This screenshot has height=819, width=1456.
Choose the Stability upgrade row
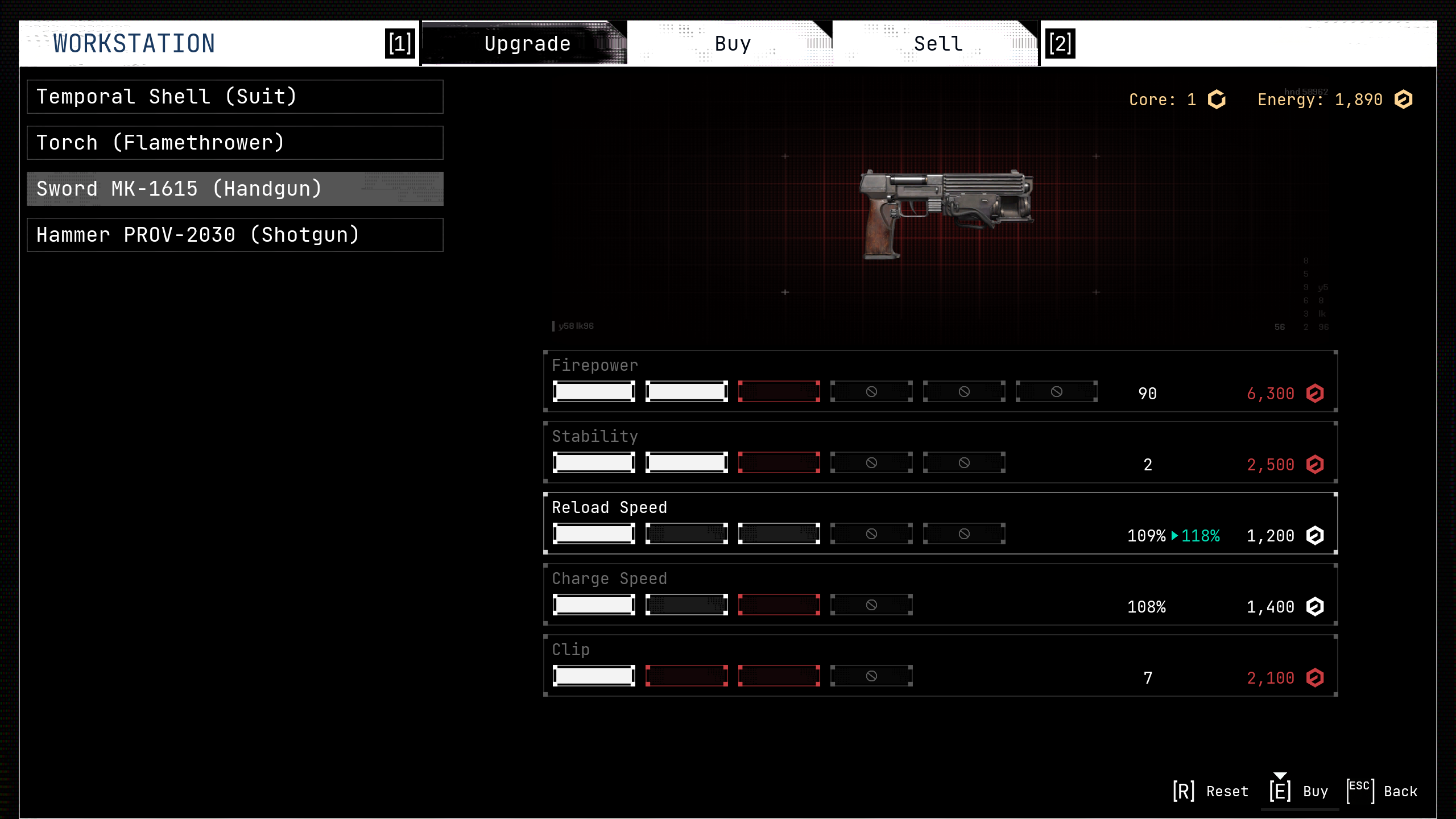tap(940, 452)
